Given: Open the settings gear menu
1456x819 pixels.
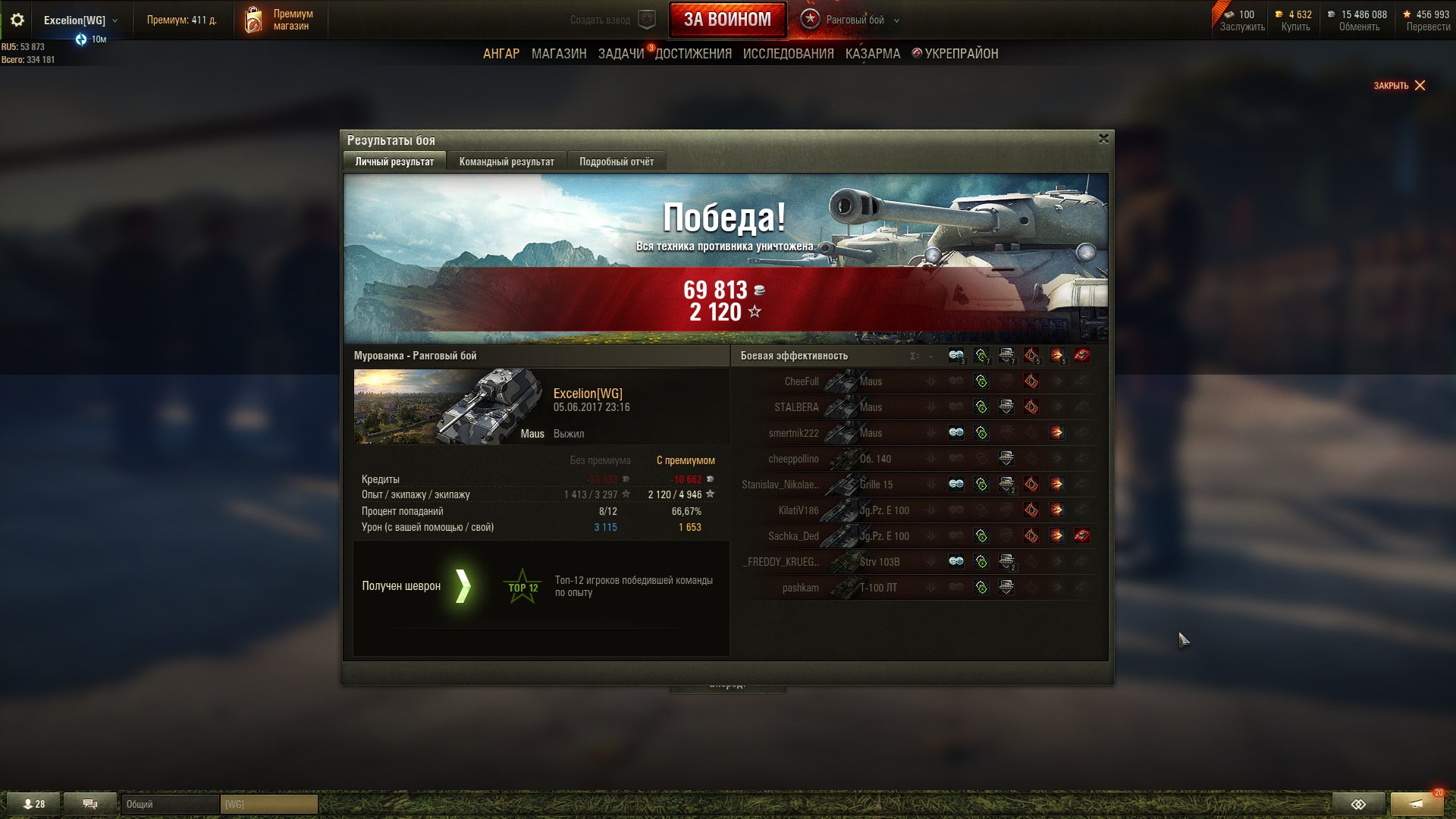Looking at the screenshot, I should 17,20.
